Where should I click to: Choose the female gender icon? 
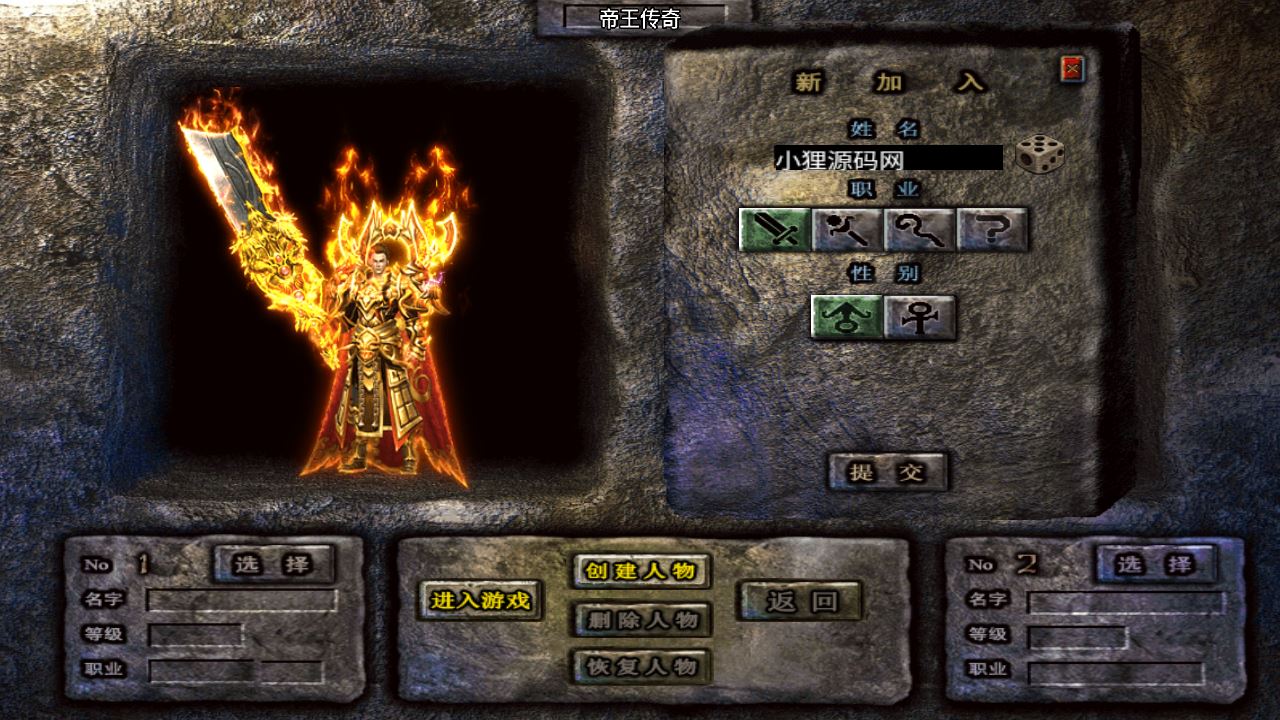coord(920,317)
